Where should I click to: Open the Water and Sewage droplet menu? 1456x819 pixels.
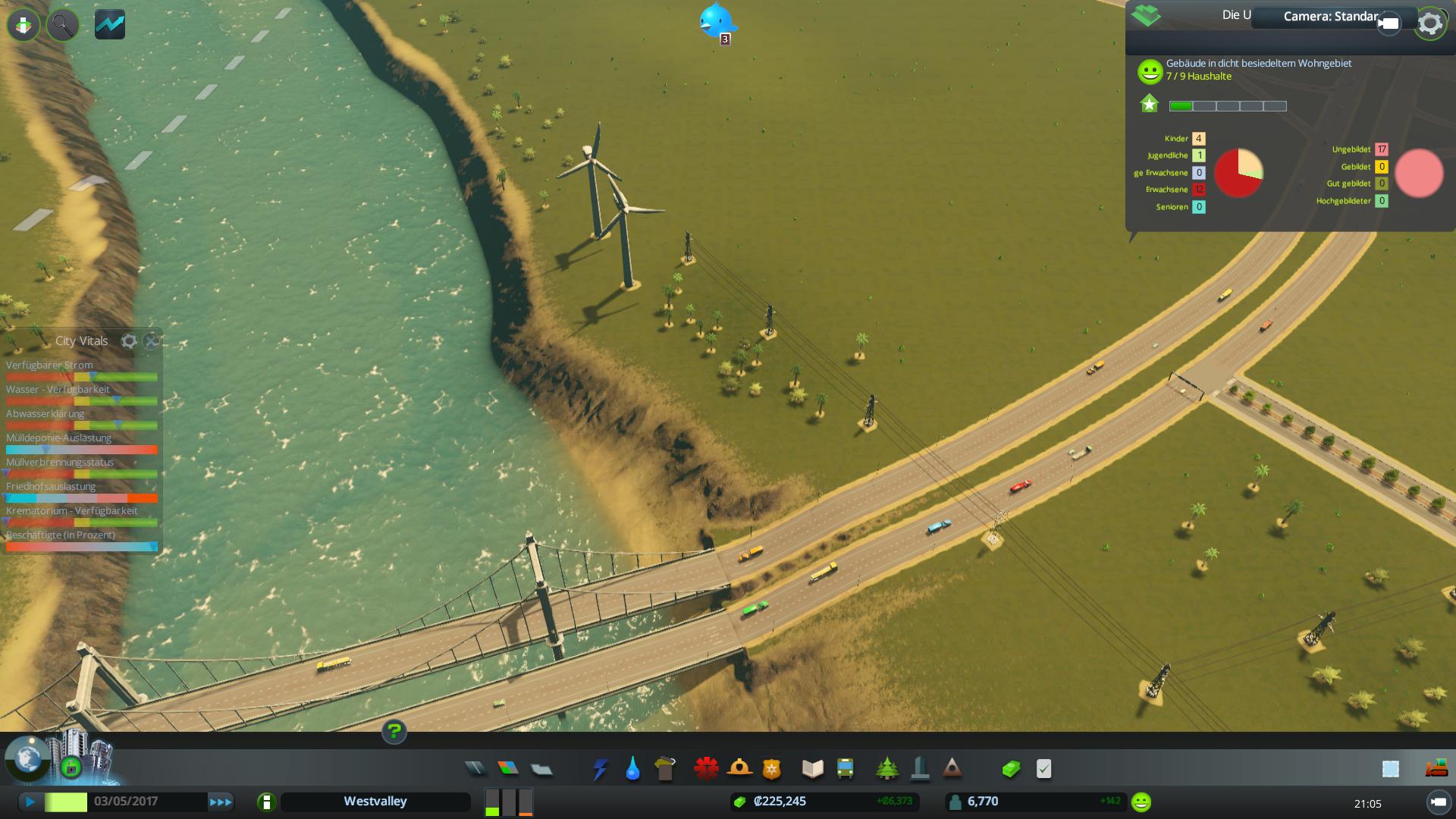click(632, 769)
